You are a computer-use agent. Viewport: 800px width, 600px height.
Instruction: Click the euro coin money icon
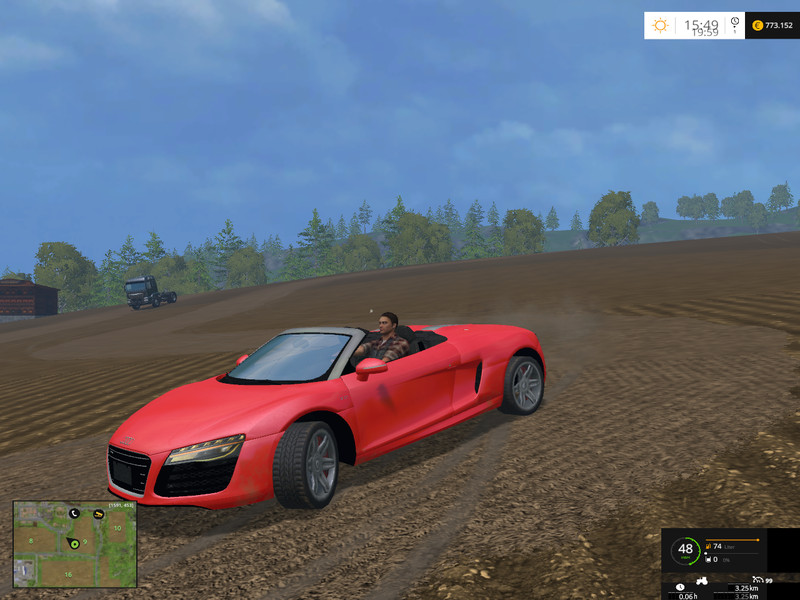point(757,25)
